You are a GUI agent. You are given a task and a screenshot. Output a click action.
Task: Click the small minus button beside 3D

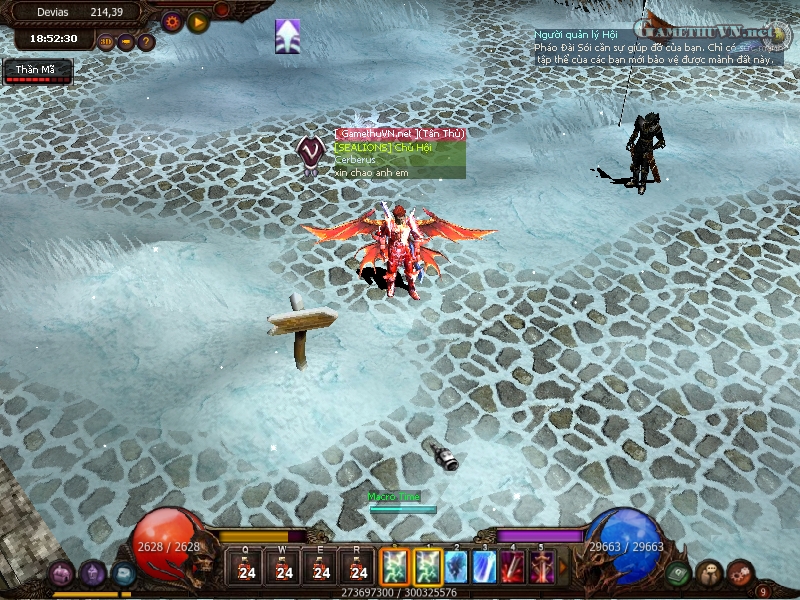pos(126,42)
